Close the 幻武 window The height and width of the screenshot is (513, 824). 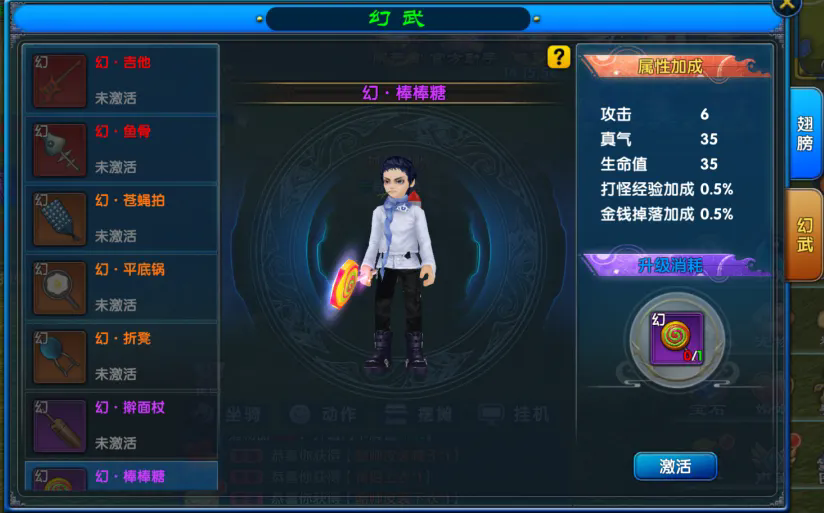[x=789, y=5]
